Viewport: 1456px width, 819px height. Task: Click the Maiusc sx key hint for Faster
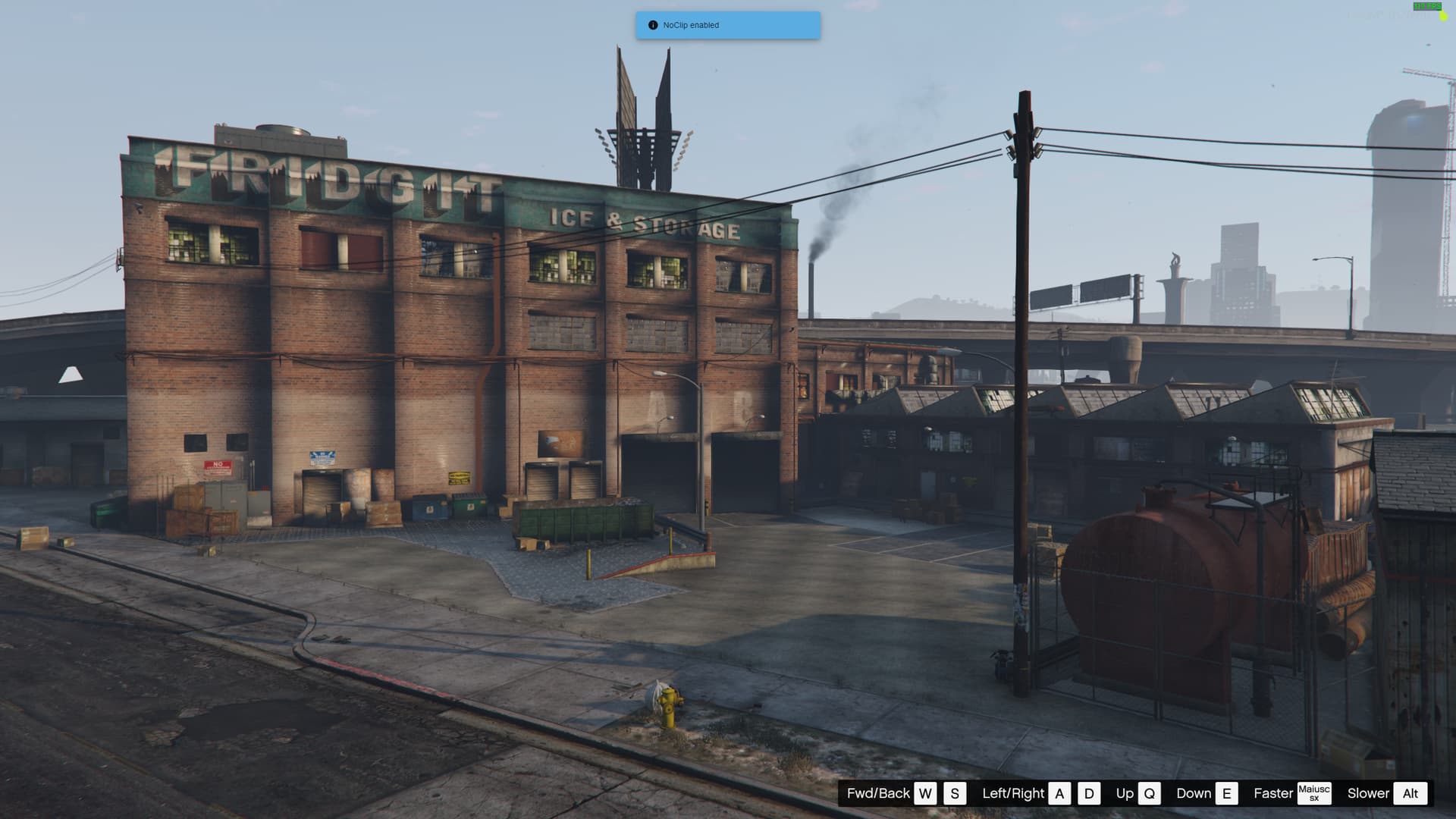pos(1314,793)
